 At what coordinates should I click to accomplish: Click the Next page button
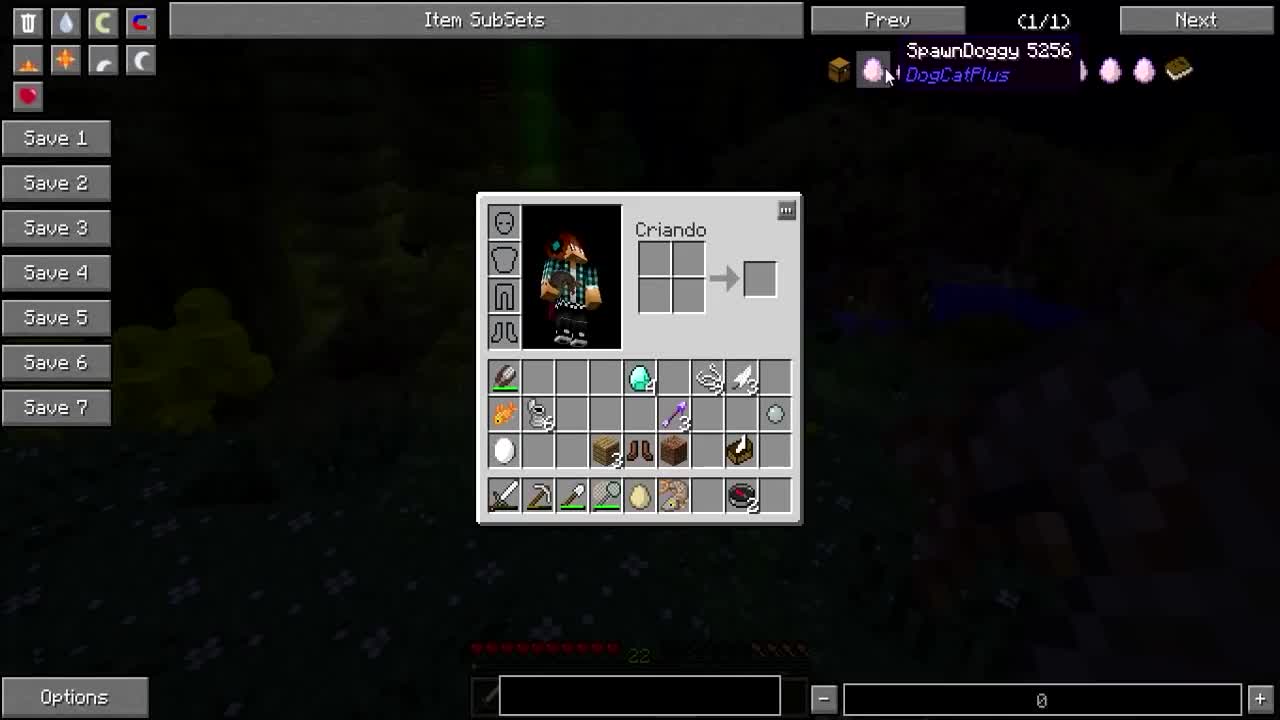coord(1196,19)
